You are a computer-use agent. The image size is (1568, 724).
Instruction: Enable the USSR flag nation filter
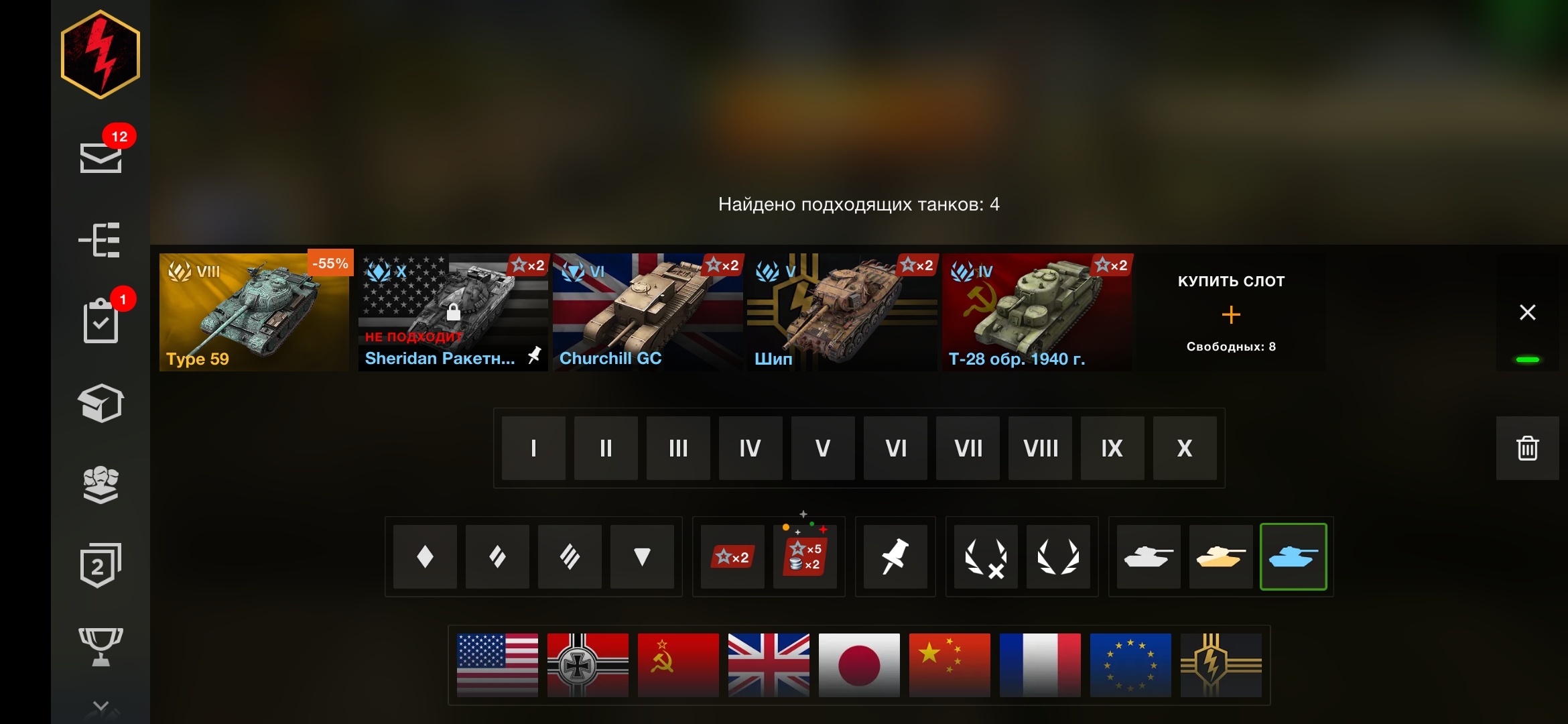678,666
